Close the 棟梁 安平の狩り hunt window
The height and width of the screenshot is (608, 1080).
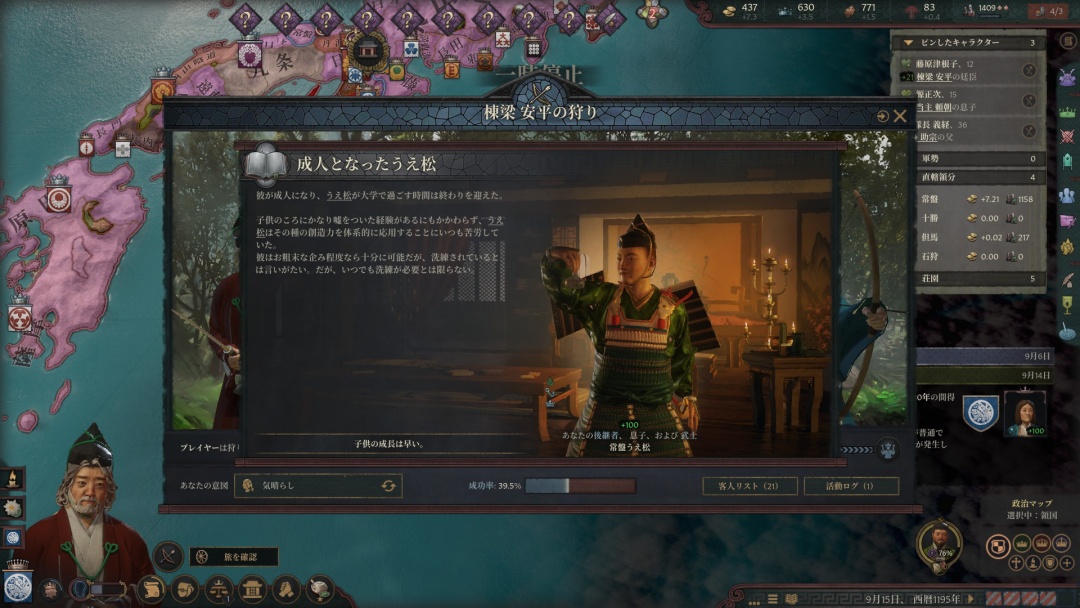(900, 116)
